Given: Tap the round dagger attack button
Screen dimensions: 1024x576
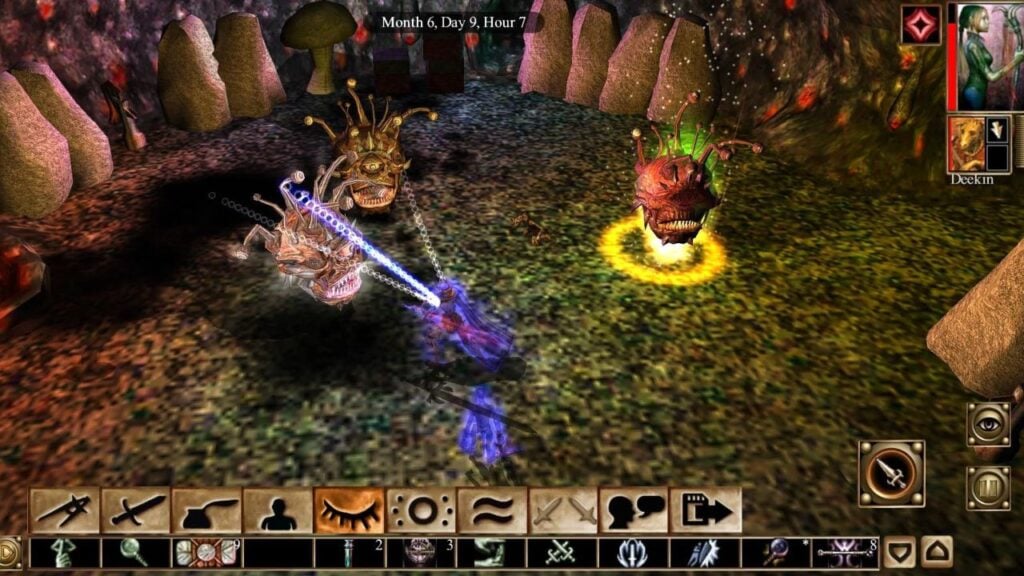Looking at the screenshot, I should point(891,474).
